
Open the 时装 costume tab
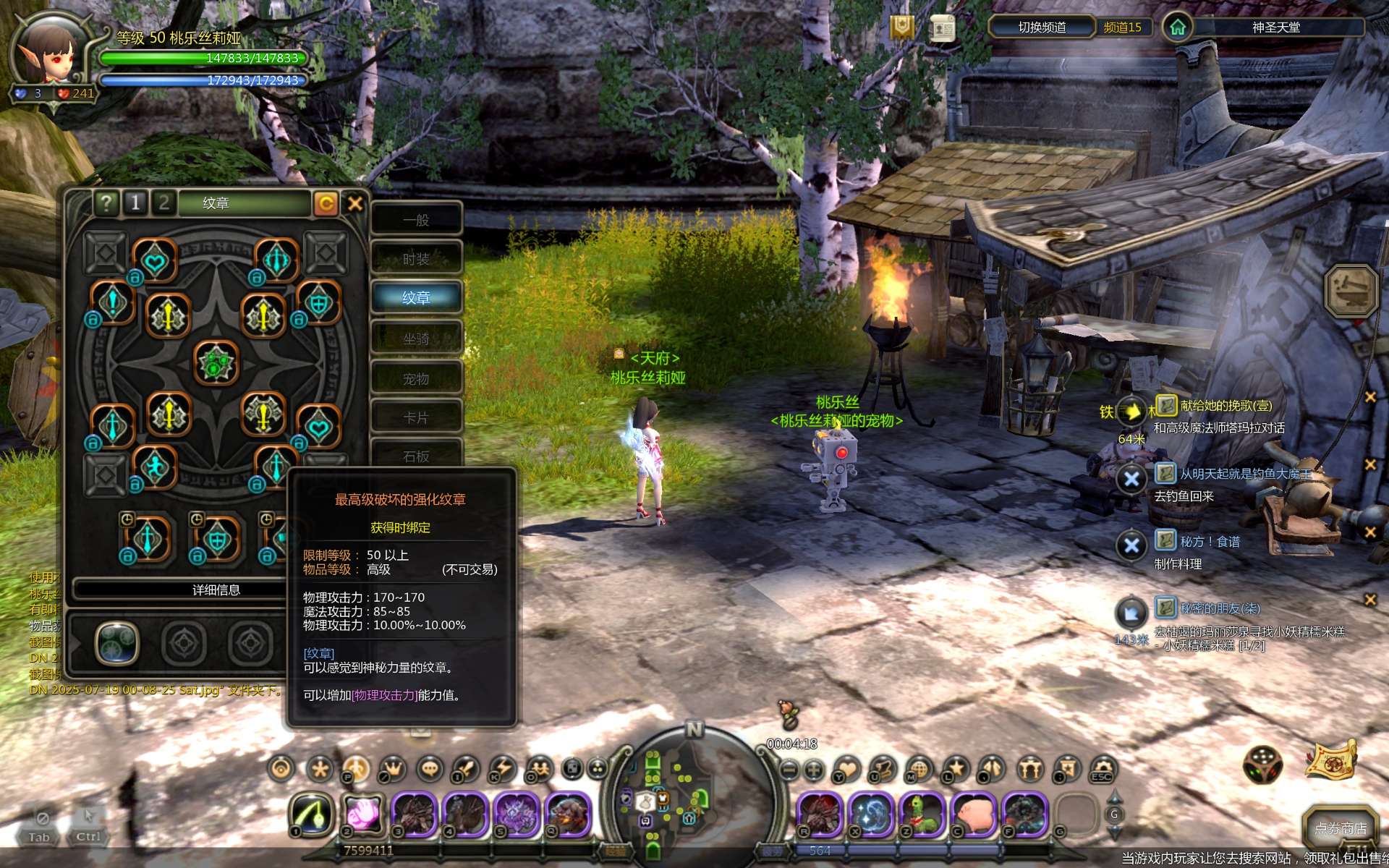click(x=417, y=259)
